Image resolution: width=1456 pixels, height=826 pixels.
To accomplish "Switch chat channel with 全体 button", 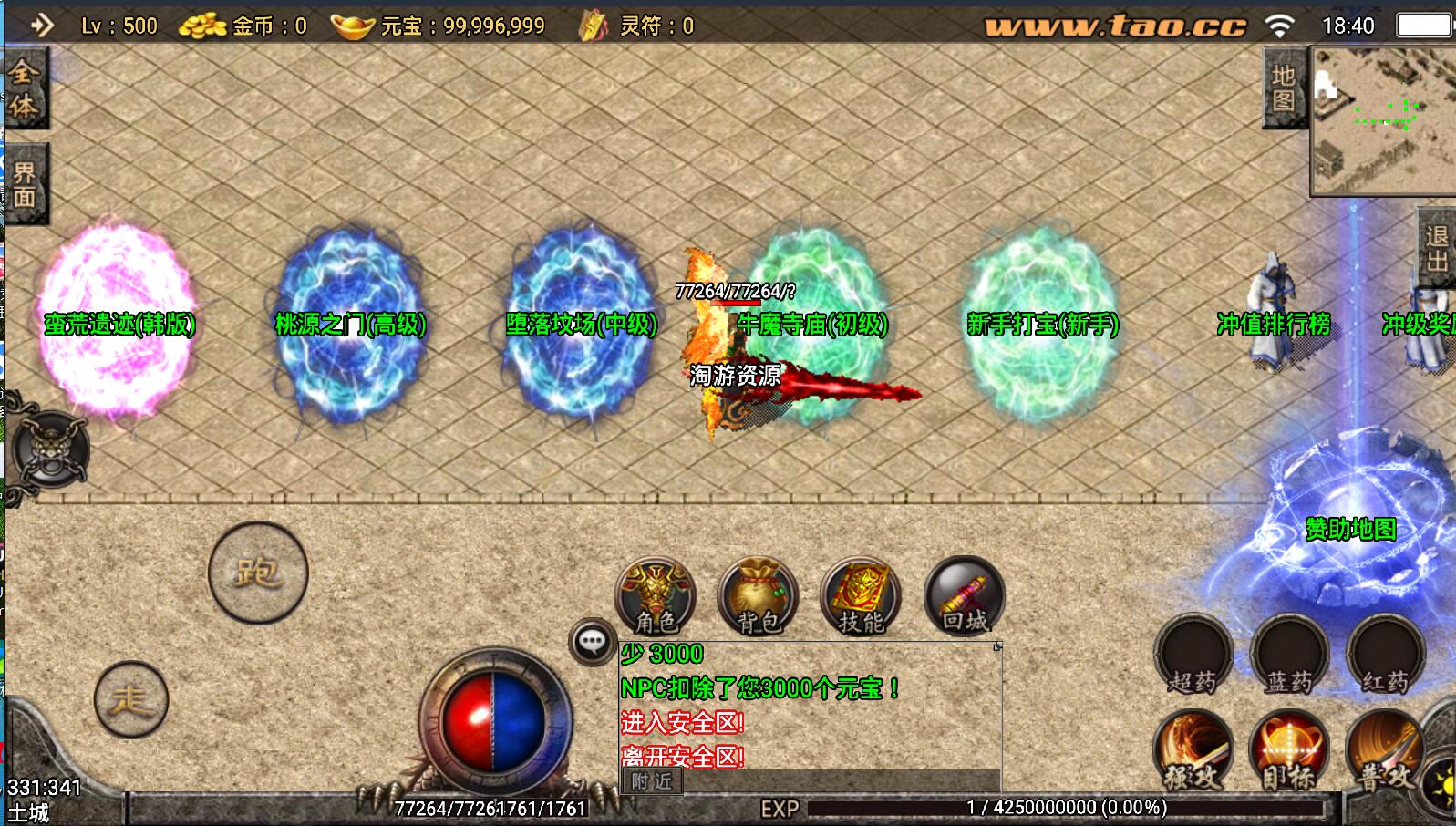I will pyautogui.click(x=24, y=88).
